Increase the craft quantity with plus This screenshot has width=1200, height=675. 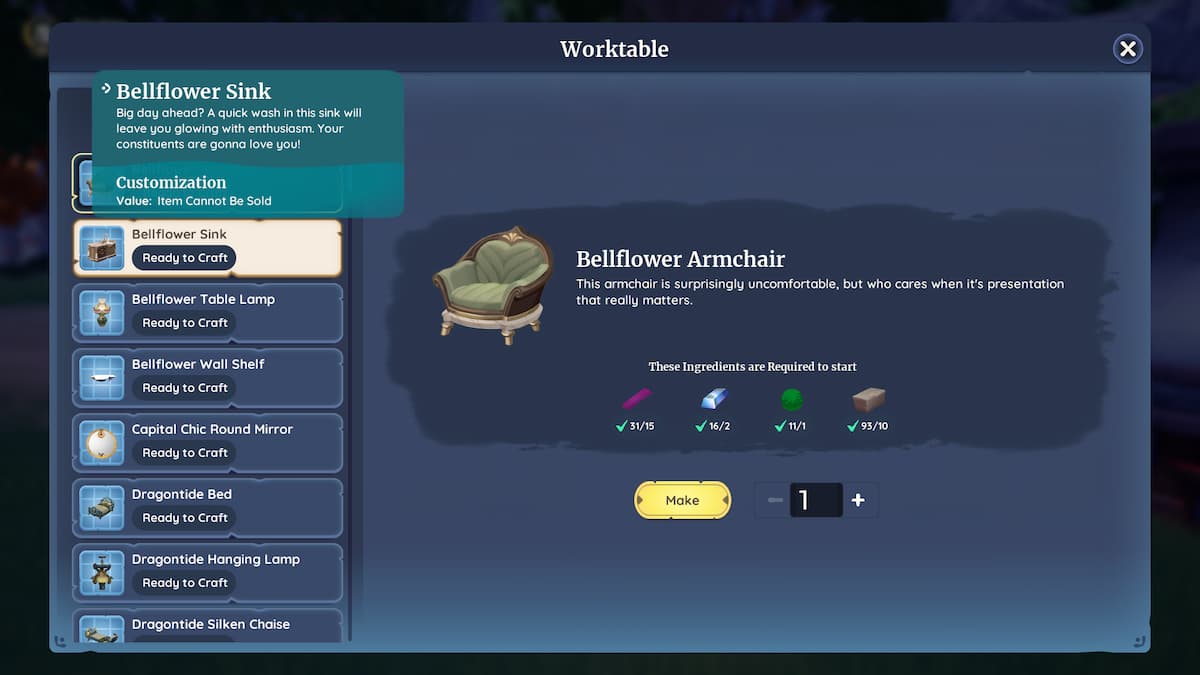coord(858,500)
